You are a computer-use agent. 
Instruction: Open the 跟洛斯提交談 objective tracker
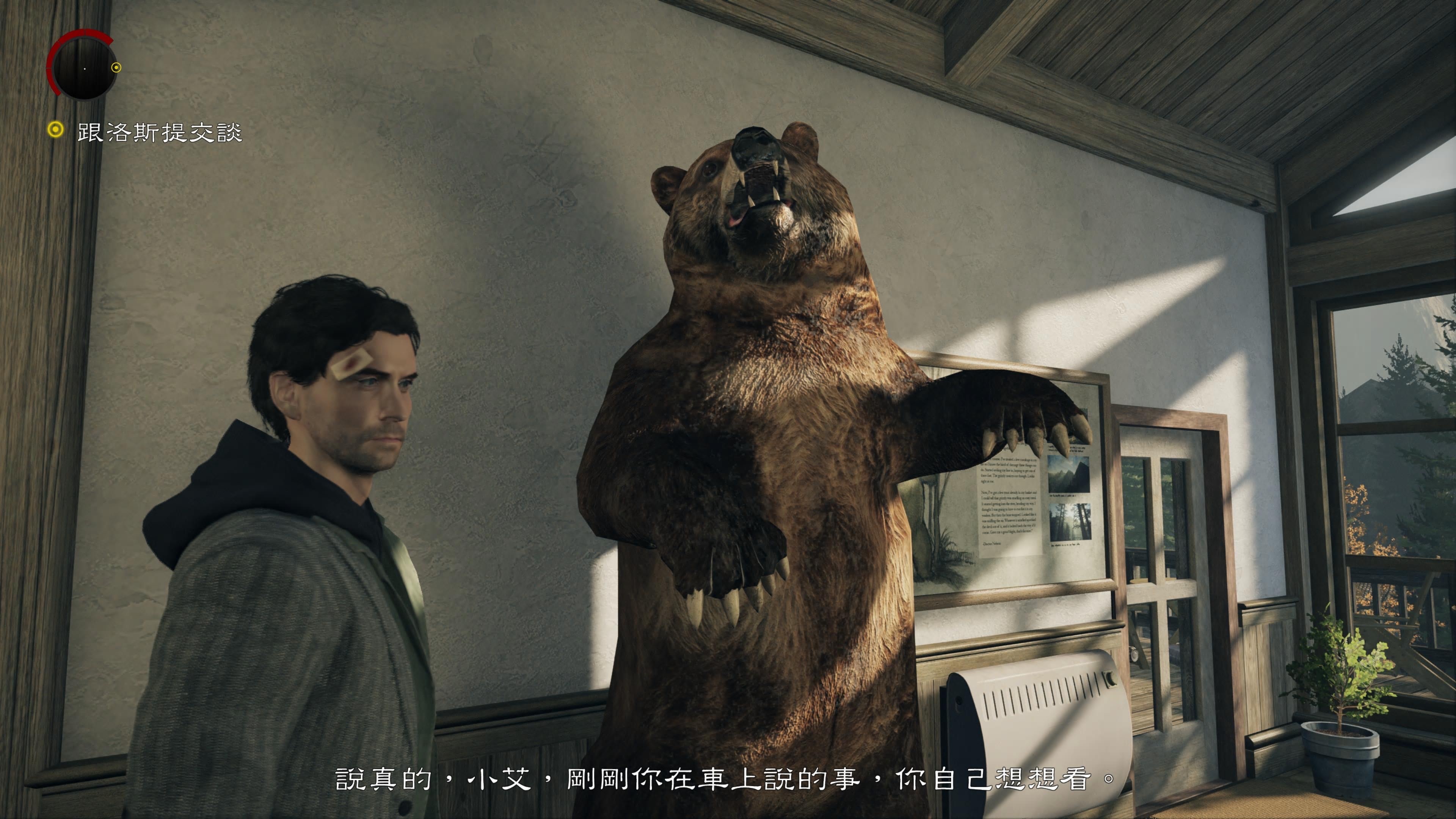pyautogui.click(x=159, y=133)
